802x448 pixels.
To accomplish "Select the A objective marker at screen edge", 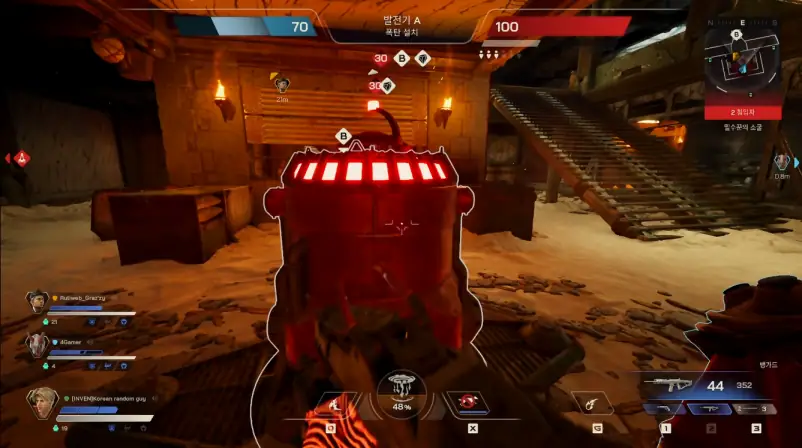I will coord(22,158).
